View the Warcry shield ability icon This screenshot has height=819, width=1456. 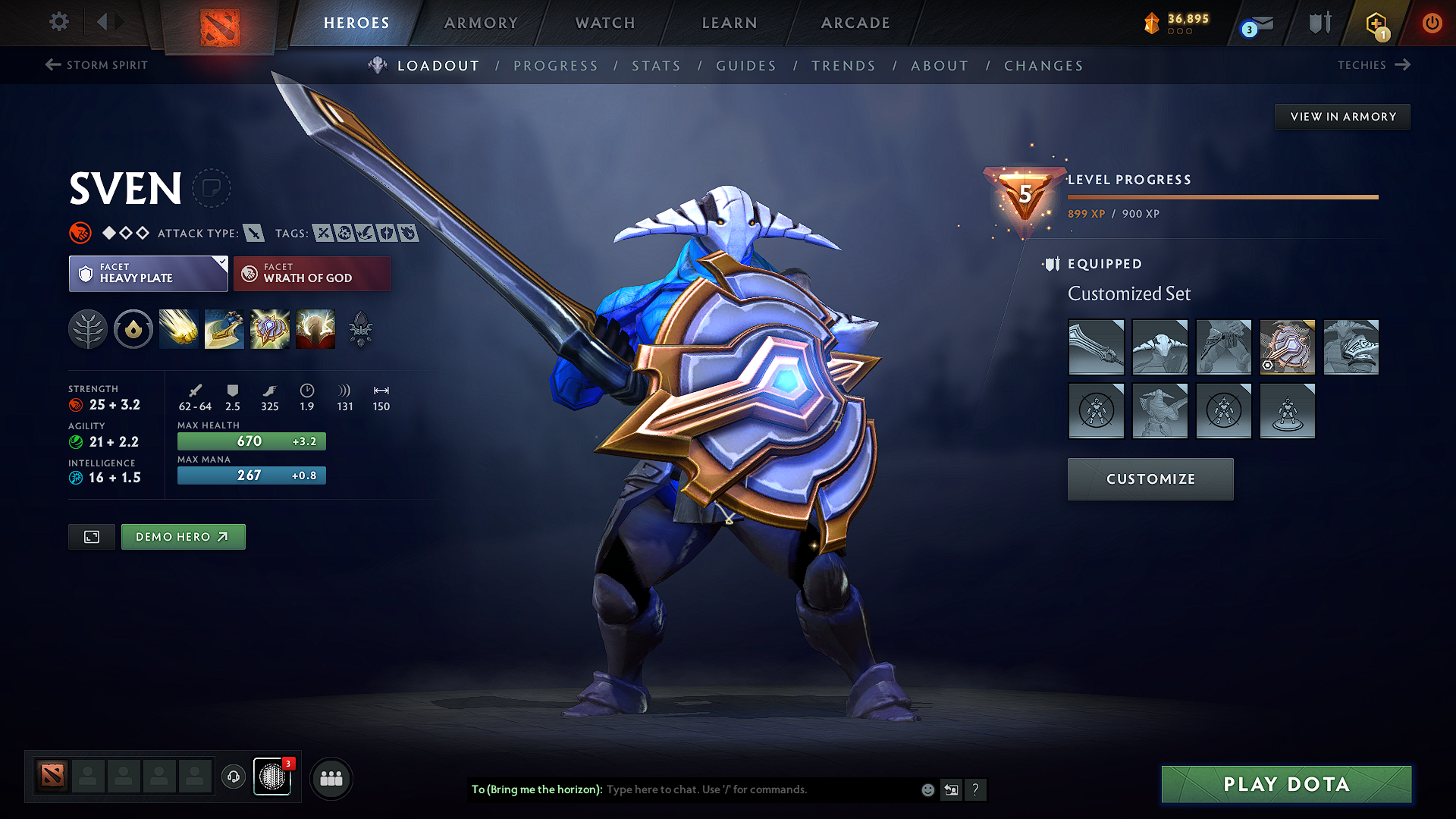tap(269, 328)
